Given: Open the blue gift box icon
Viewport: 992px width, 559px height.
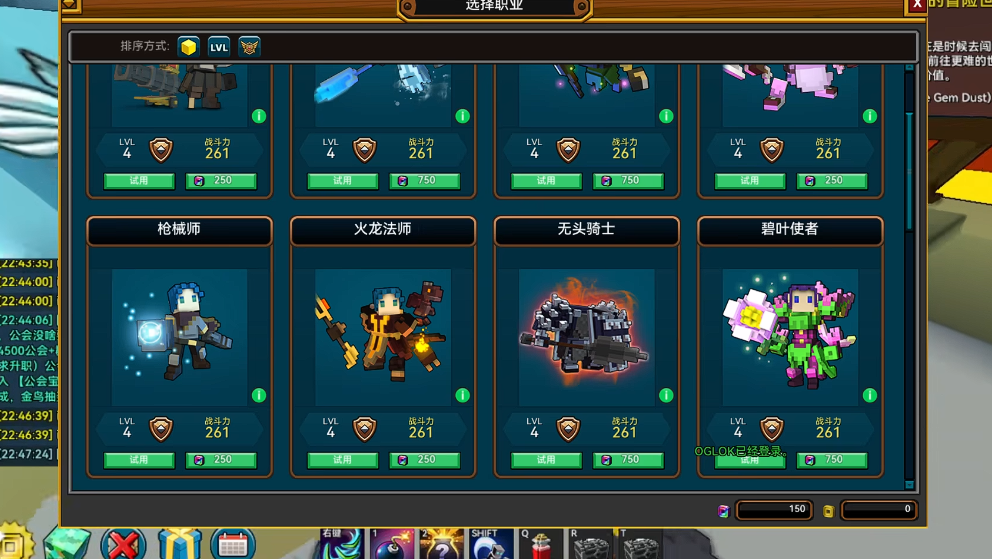Looking at the screenshot, I should pos(179,545).
